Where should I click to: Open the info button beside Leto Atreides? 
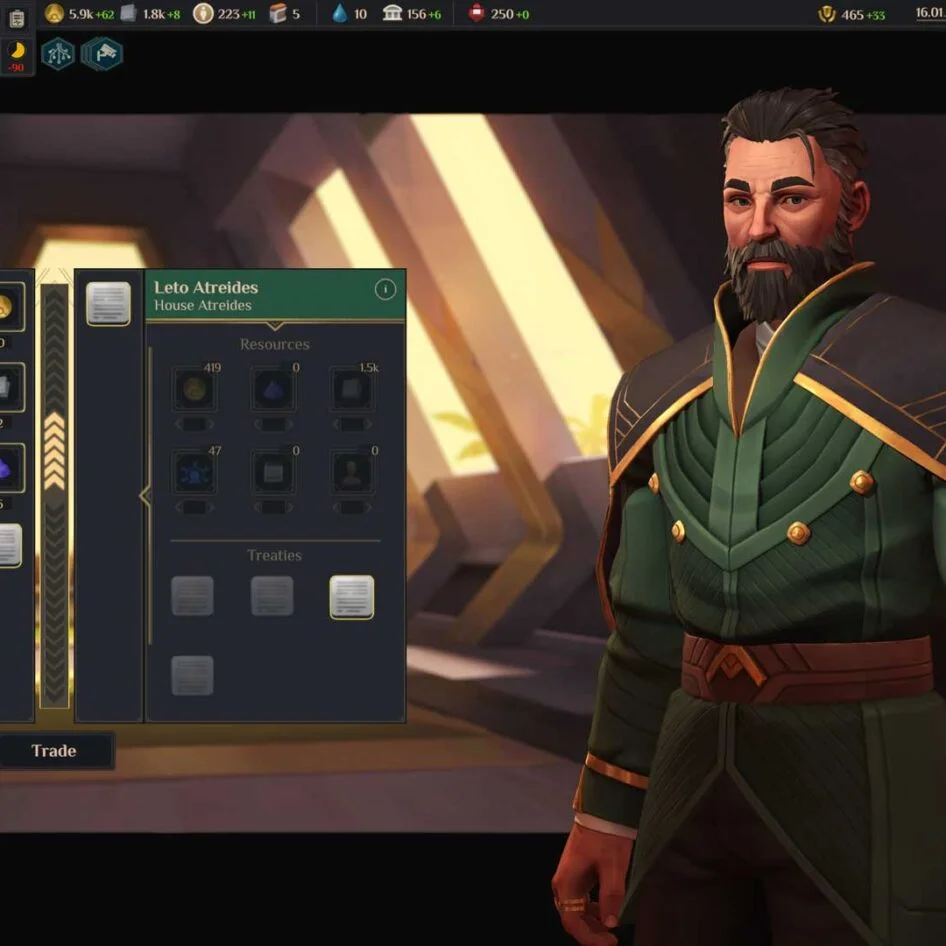click(x=385, y=290)
